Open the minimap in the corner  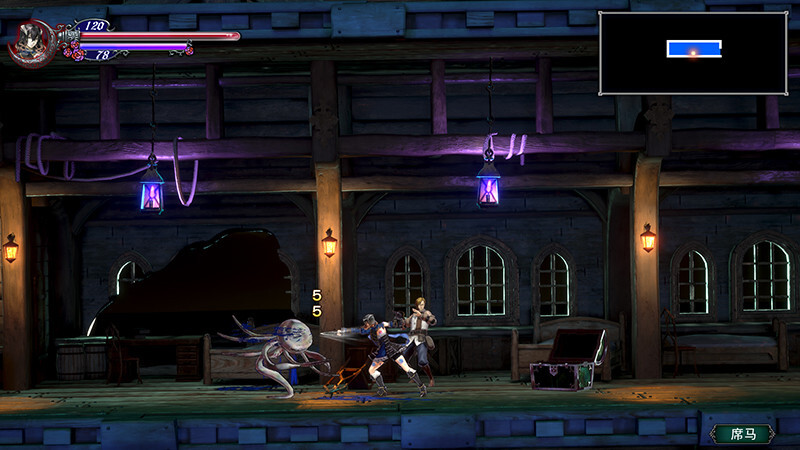(692, 52)
